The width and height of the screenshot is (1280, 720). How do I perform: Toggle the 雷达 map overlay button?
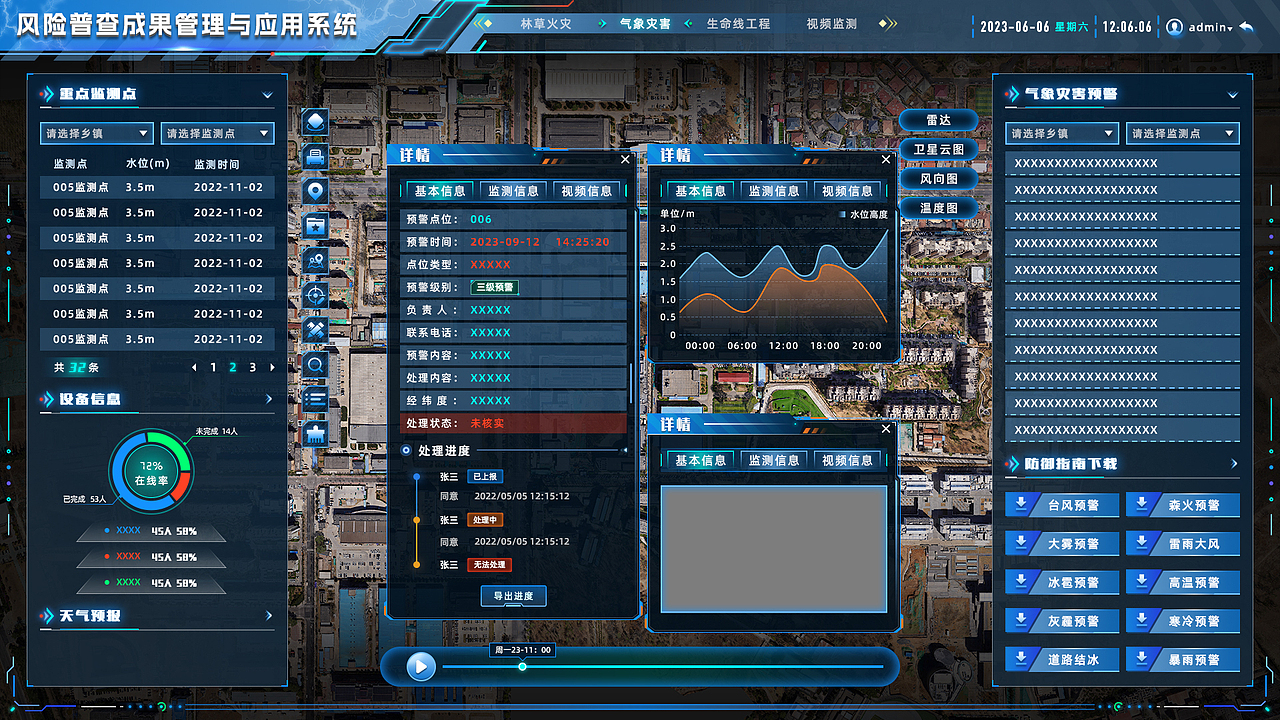click(938, 120)
